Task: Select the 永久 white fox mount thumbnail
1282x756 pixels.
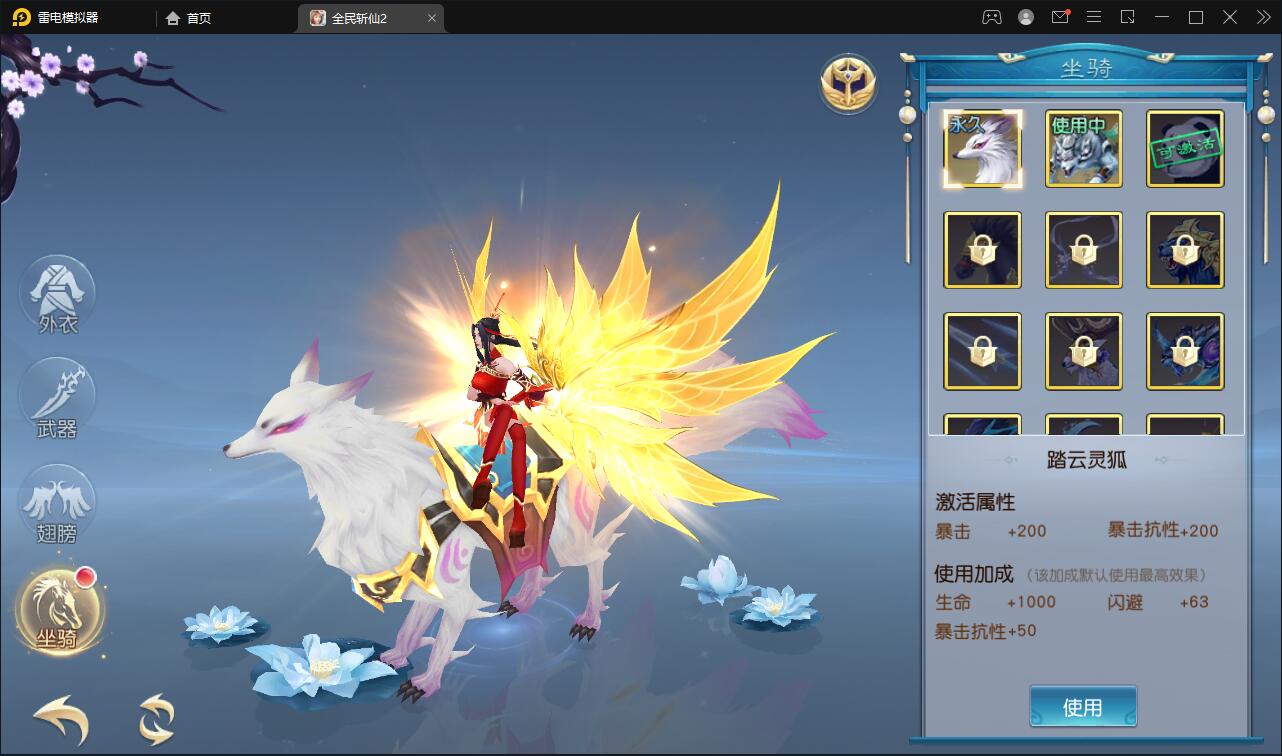Action: point(982,149)
